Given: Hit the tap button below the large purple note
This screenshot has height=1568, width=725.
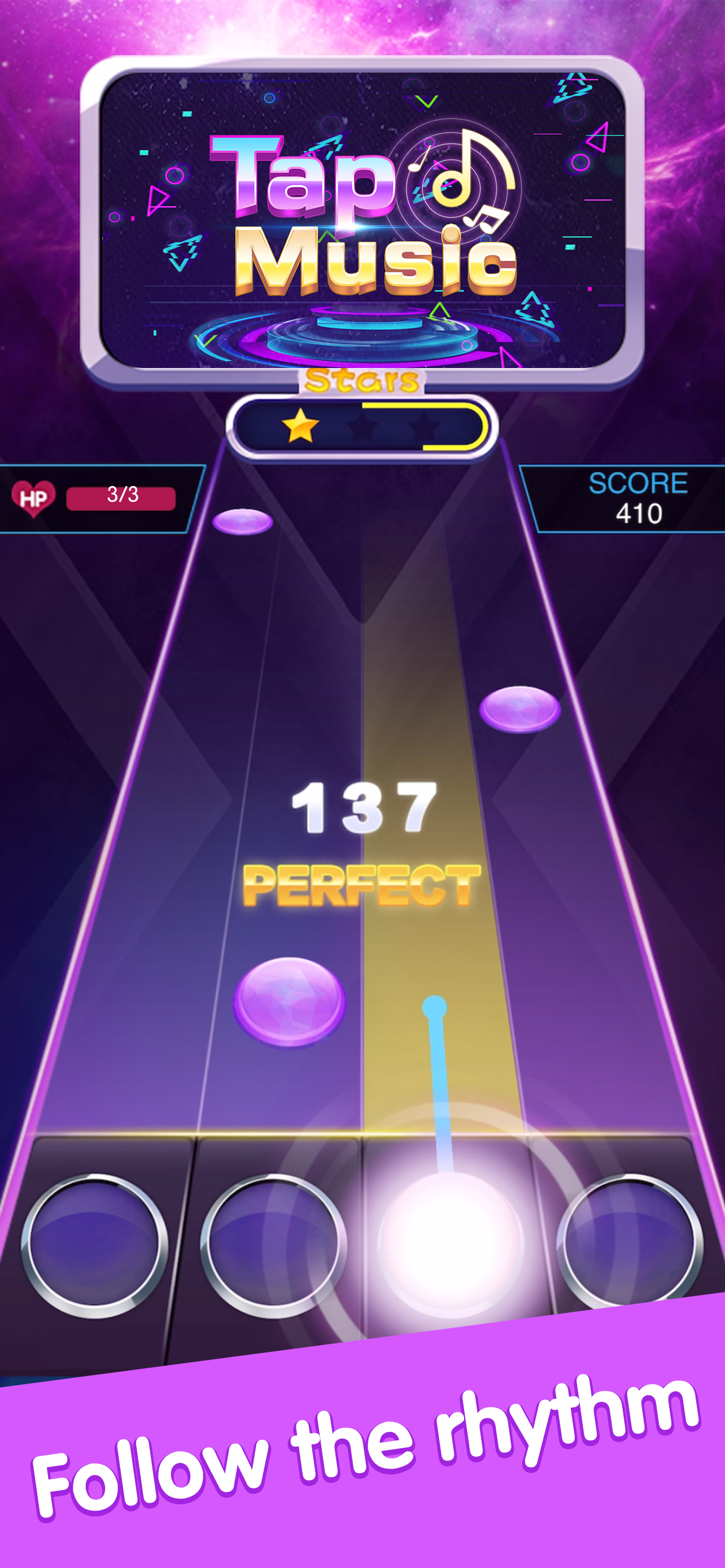Looking at the screenshot, I should point(273,1245).
